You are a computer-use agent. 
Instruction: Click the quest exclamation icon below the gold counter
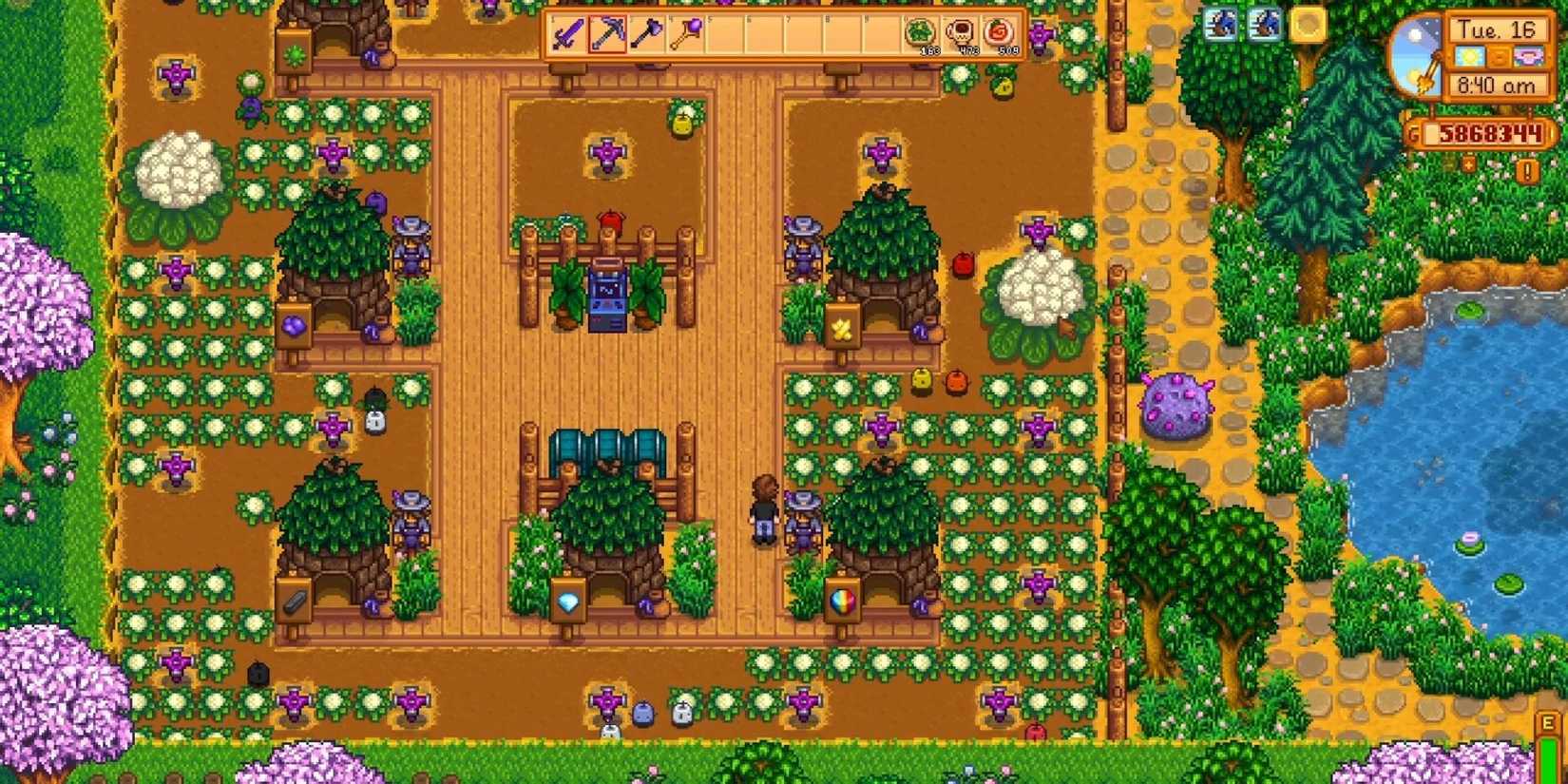1527,173
